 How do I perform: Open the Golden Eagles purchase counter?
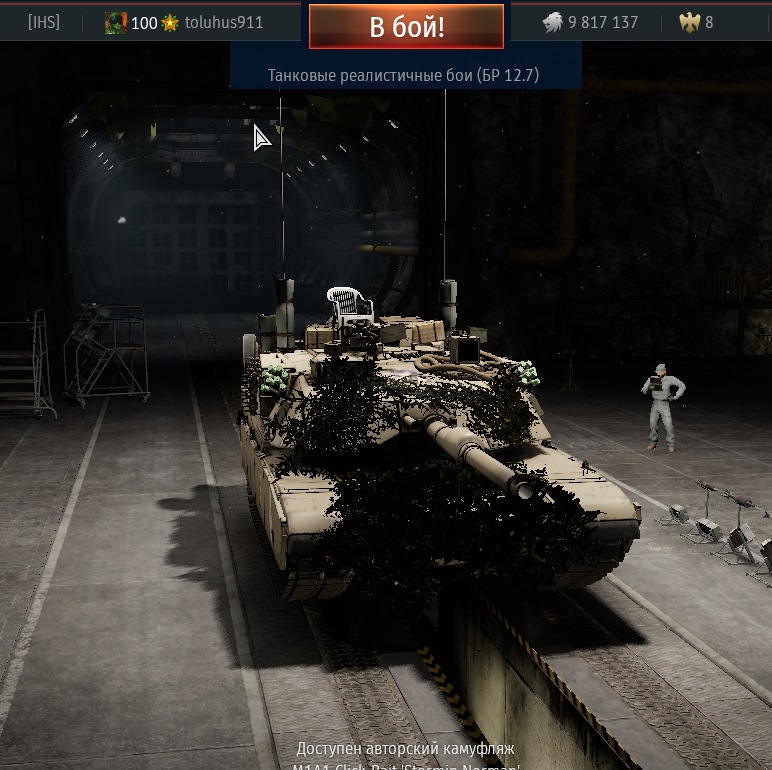696,22
